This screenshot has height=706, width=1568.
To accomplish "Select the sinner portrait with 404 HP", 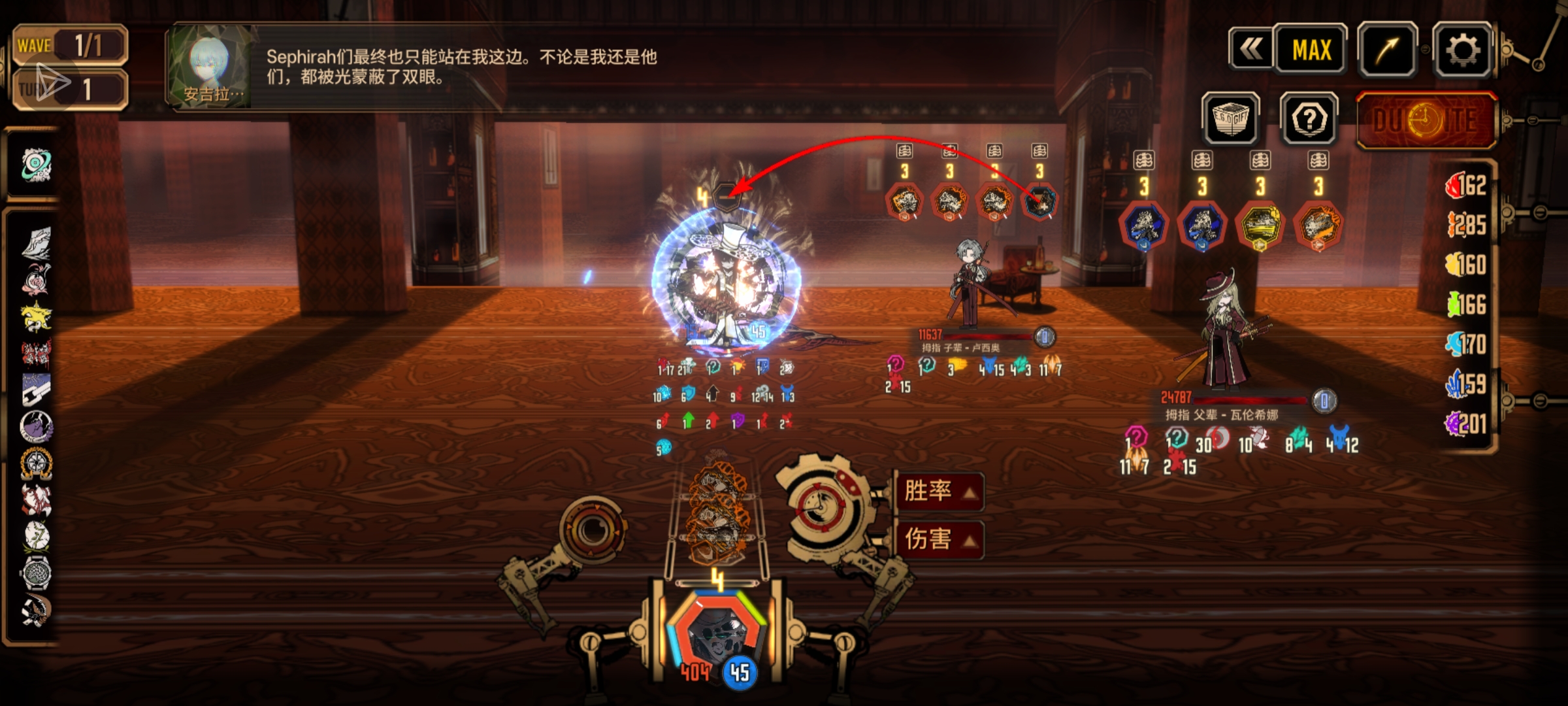I will (x=719, y=634).
